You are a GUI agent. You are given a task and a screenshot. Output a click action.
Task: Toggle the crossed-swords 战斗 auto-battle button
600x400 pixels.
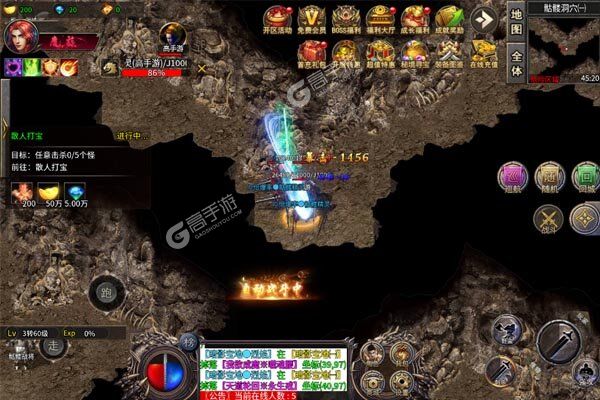tap(548, 218)
